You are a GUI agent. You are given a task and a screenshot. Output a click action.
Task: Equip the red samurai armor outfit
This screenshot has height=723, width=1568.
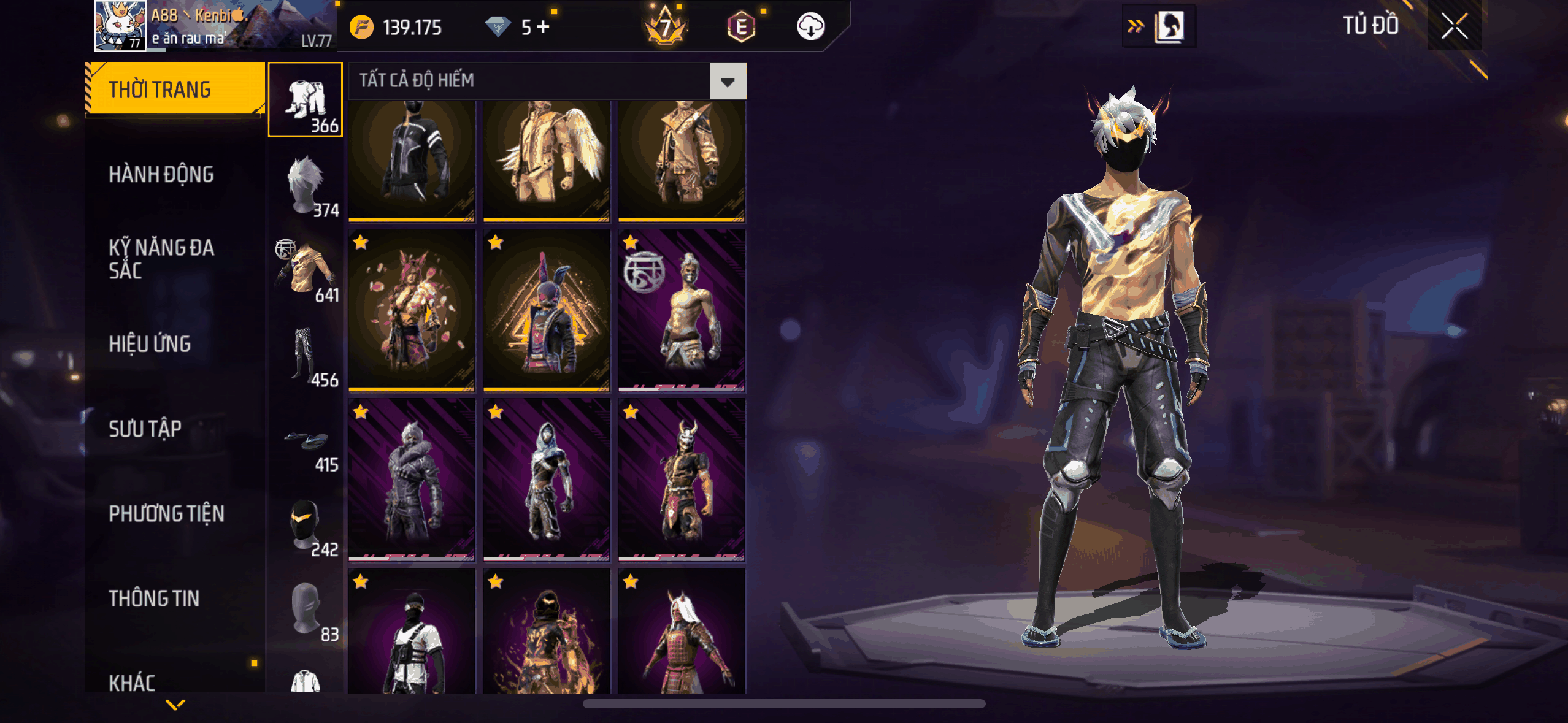[x=681, y=632]
